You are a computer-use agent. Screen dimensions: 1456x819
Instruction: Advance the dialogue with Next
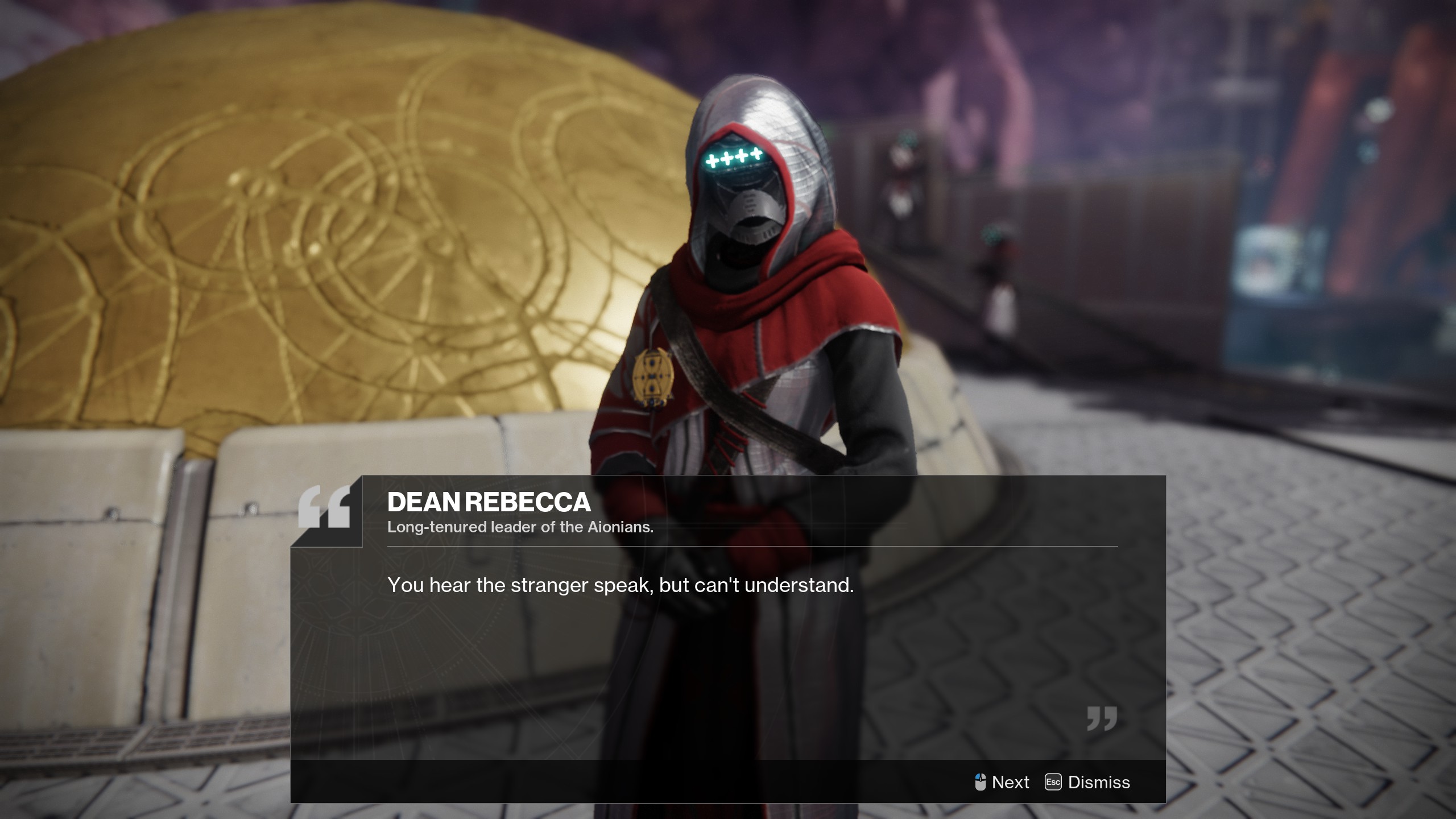pos(1002,782)
